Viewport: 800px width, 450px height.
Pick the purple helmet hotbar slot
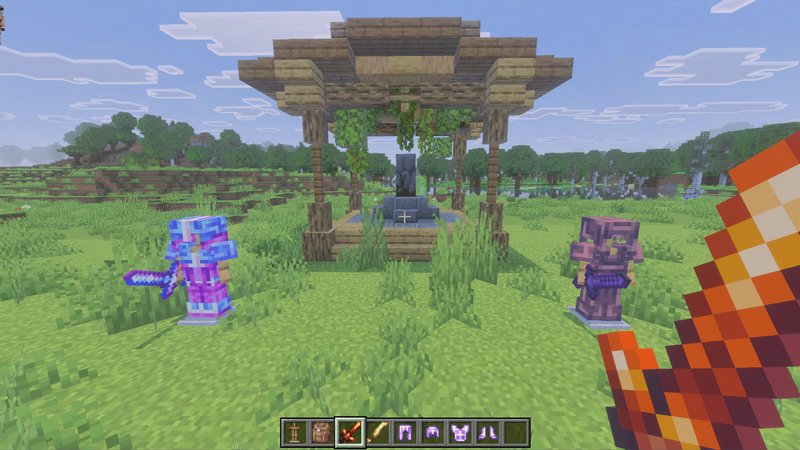[433, 432]
